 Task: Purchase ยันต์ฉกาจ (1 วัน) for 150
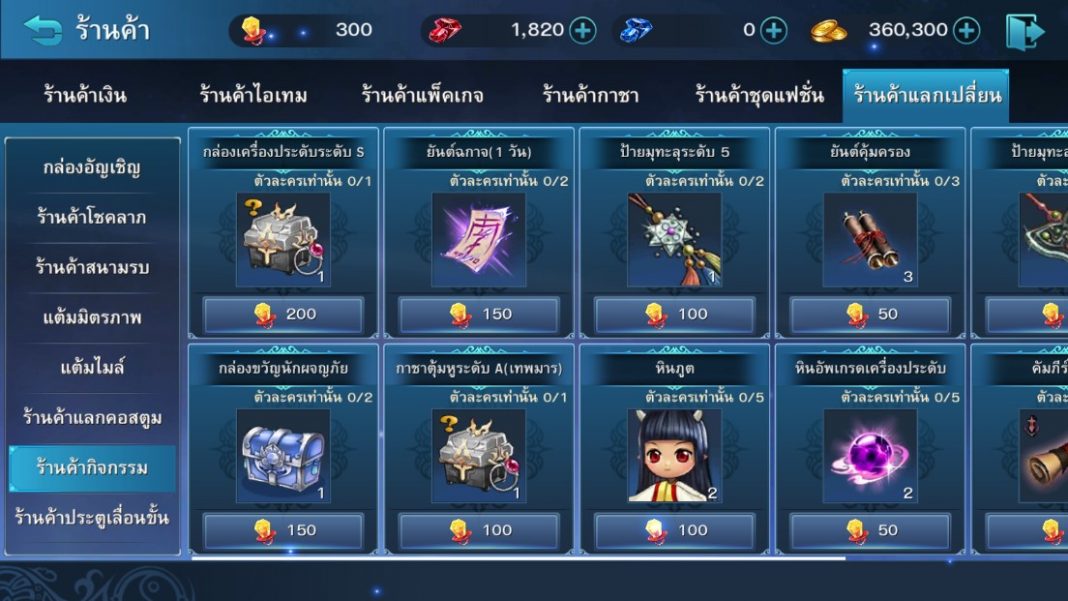(479, 314)
